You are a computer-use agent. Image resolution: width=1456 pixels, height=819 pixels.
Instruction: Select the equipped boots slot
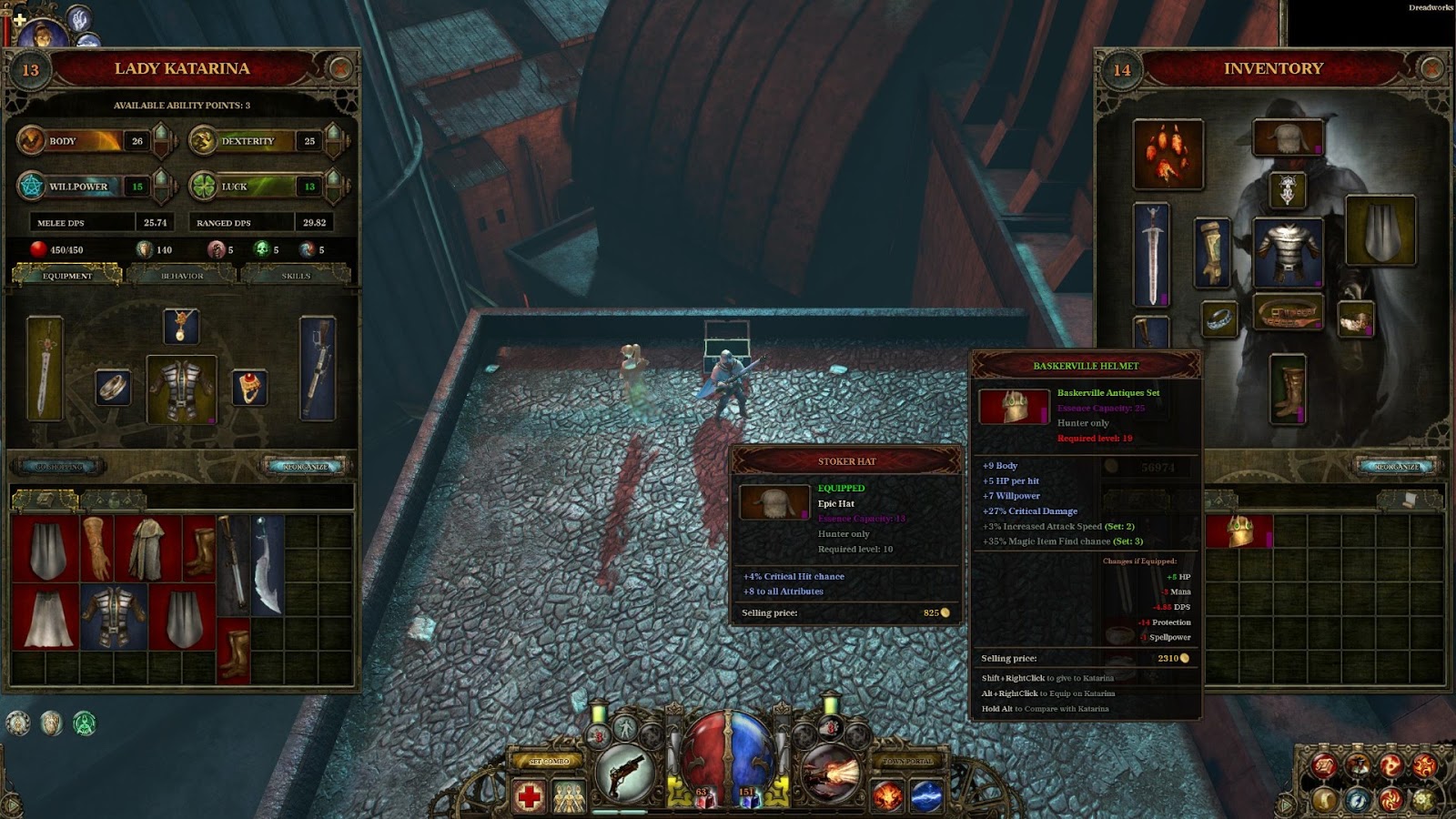(x=1288, y=389)
